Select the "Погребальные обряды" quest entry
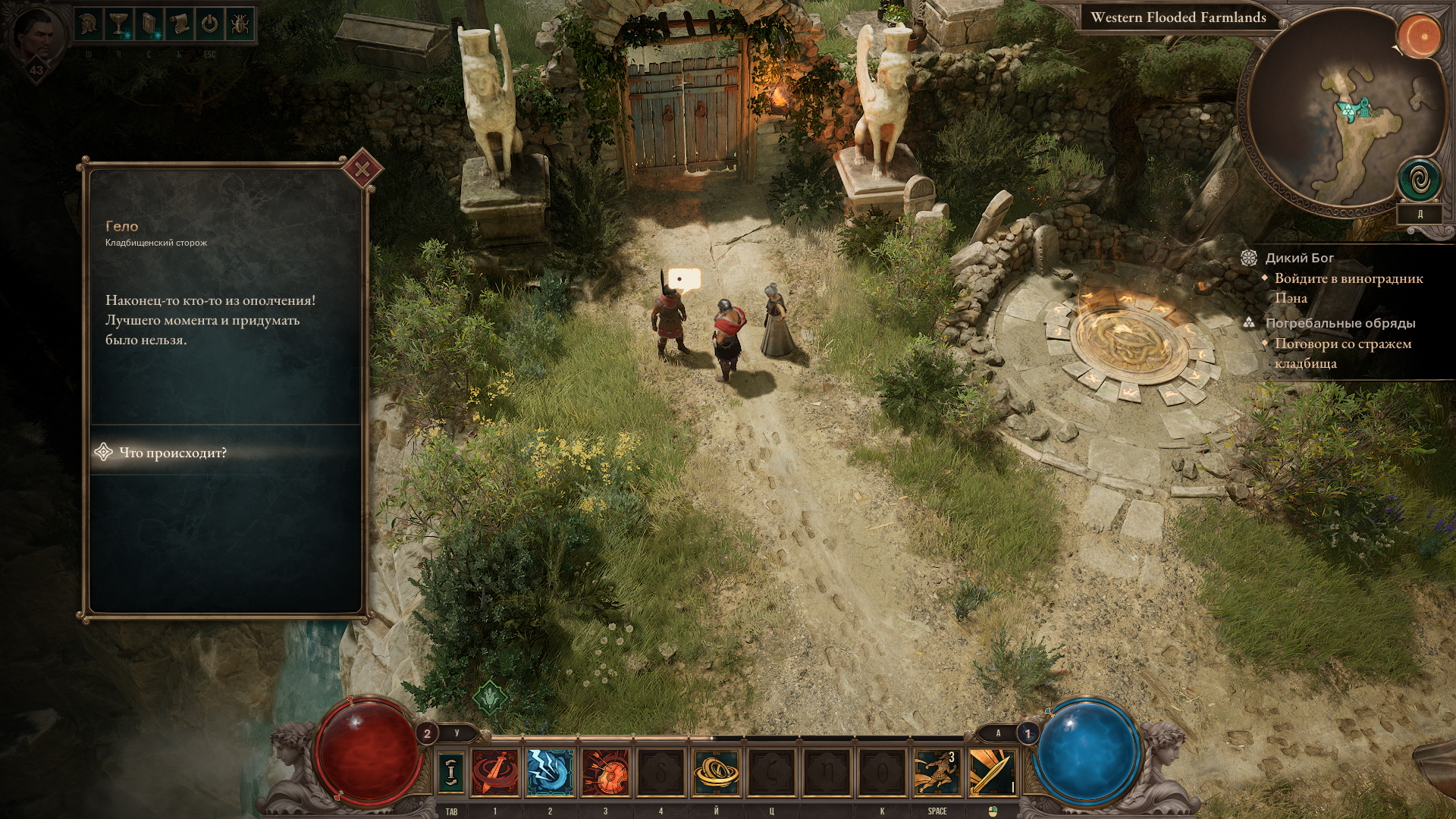The image size is (1456, 819). coord(1340,323)
